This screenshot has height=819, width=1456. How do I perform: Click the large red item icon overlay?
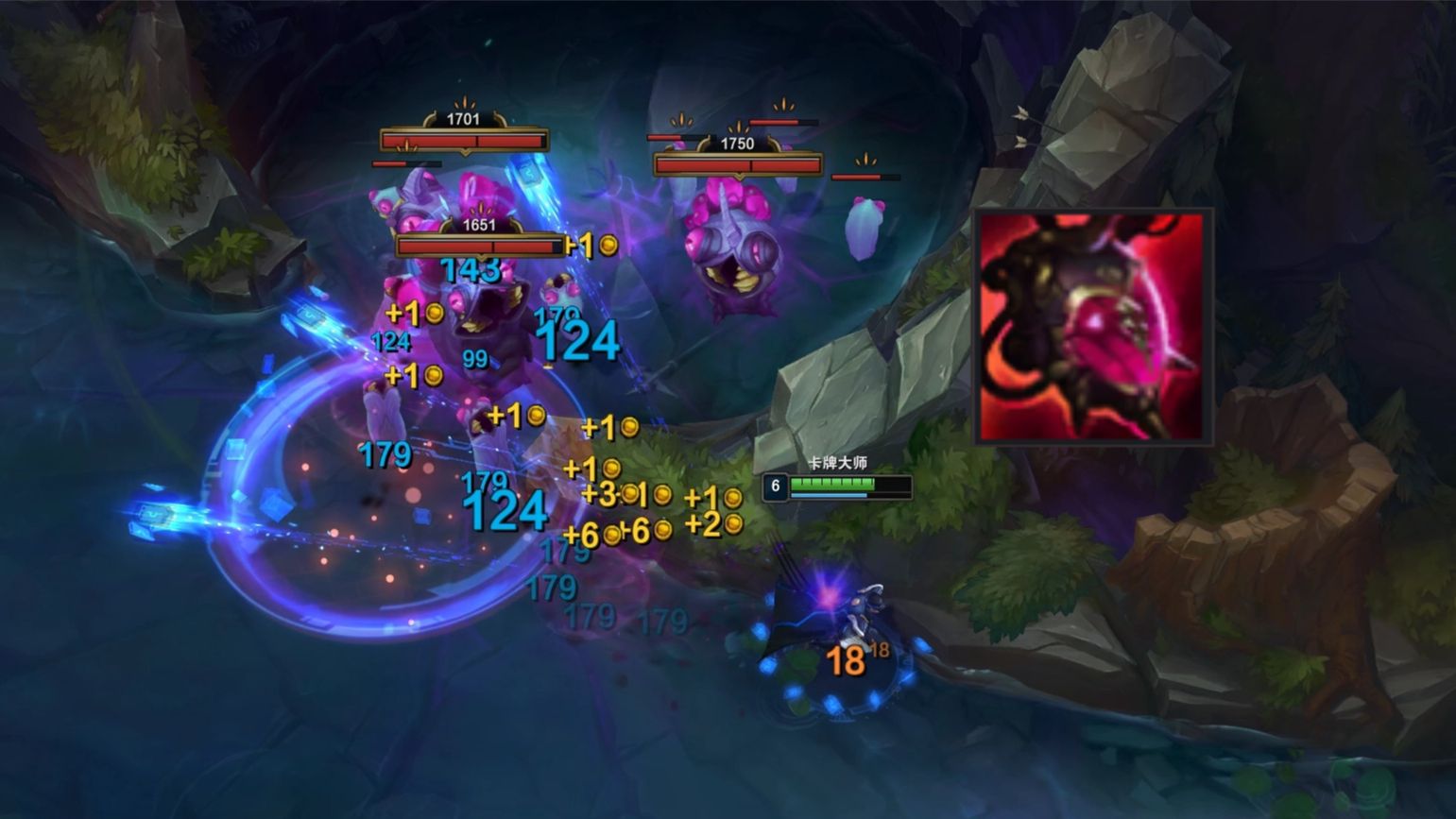pos(1092,327)
